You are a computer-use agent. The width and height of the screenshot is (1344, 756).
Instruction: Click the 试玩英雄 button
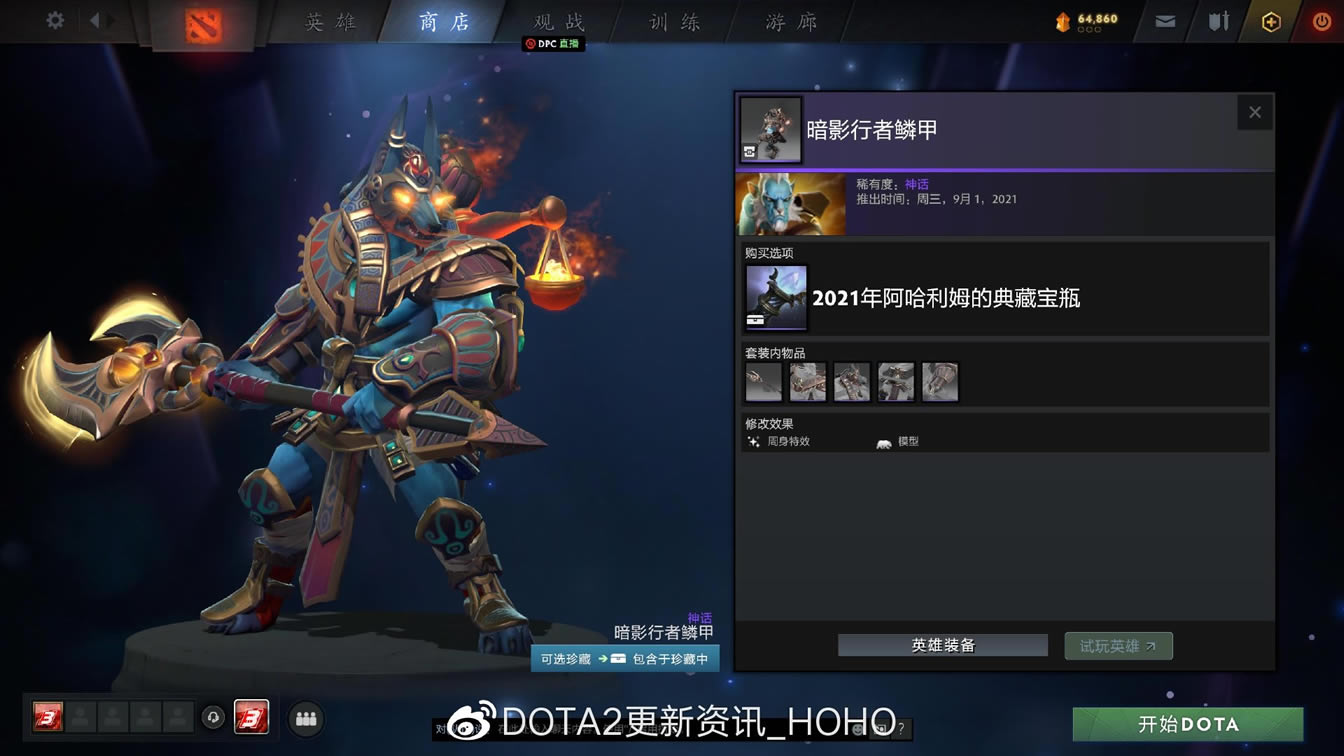1118,645
